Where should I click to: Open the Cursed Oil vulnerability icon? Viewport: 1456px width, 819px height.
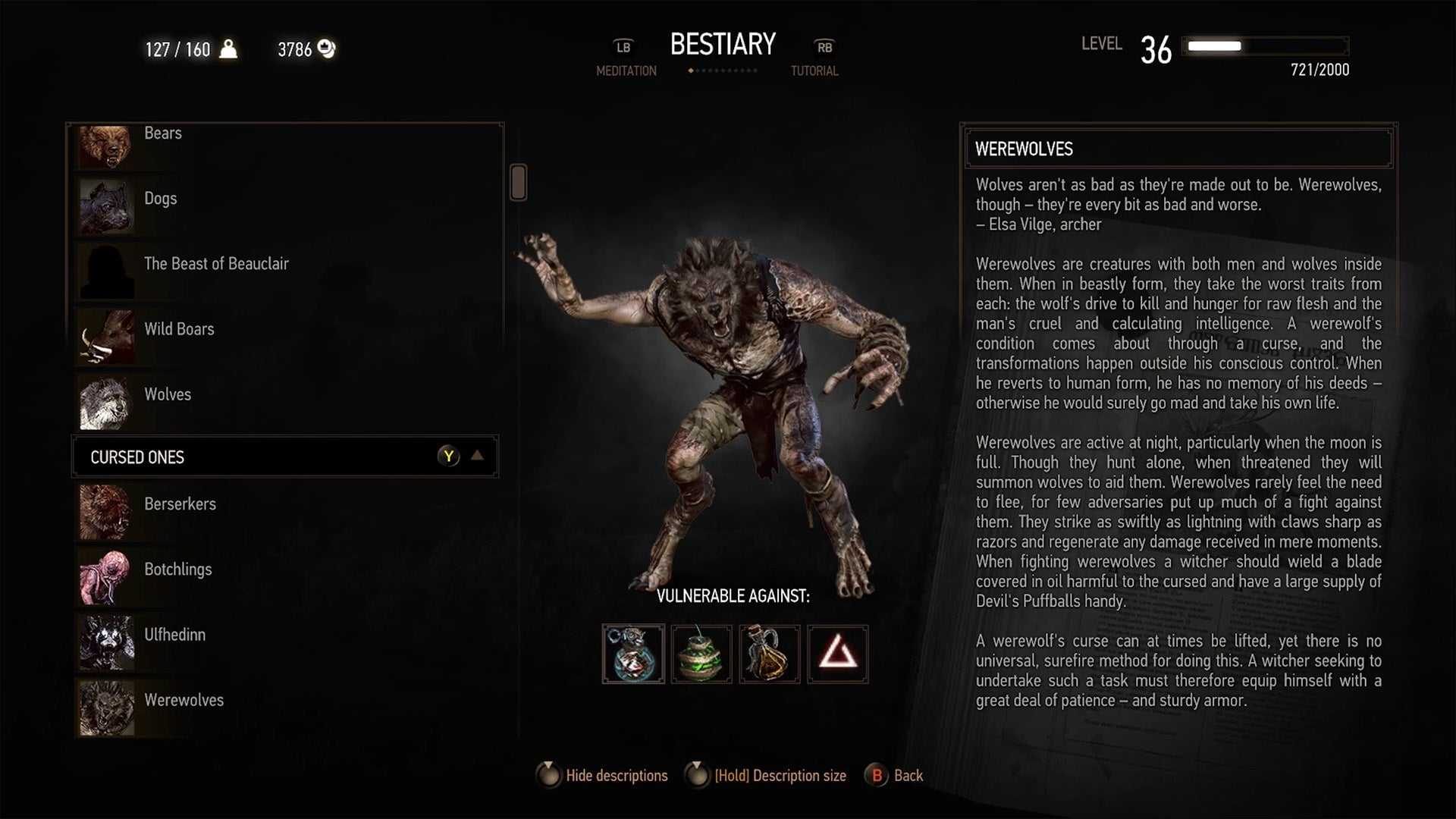[770, 654]
